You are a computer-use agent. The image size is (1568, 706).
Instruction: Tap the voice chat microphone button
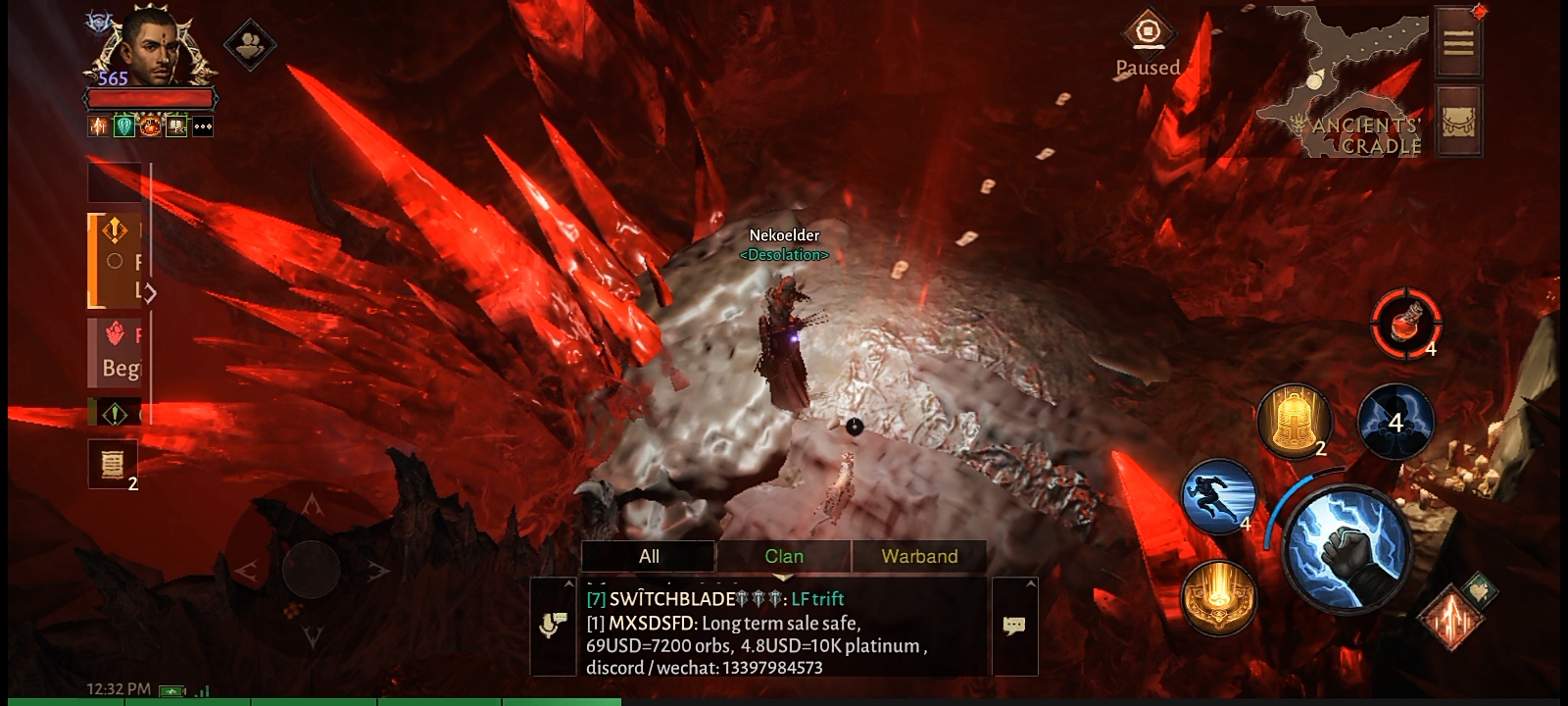pos(553,626)
